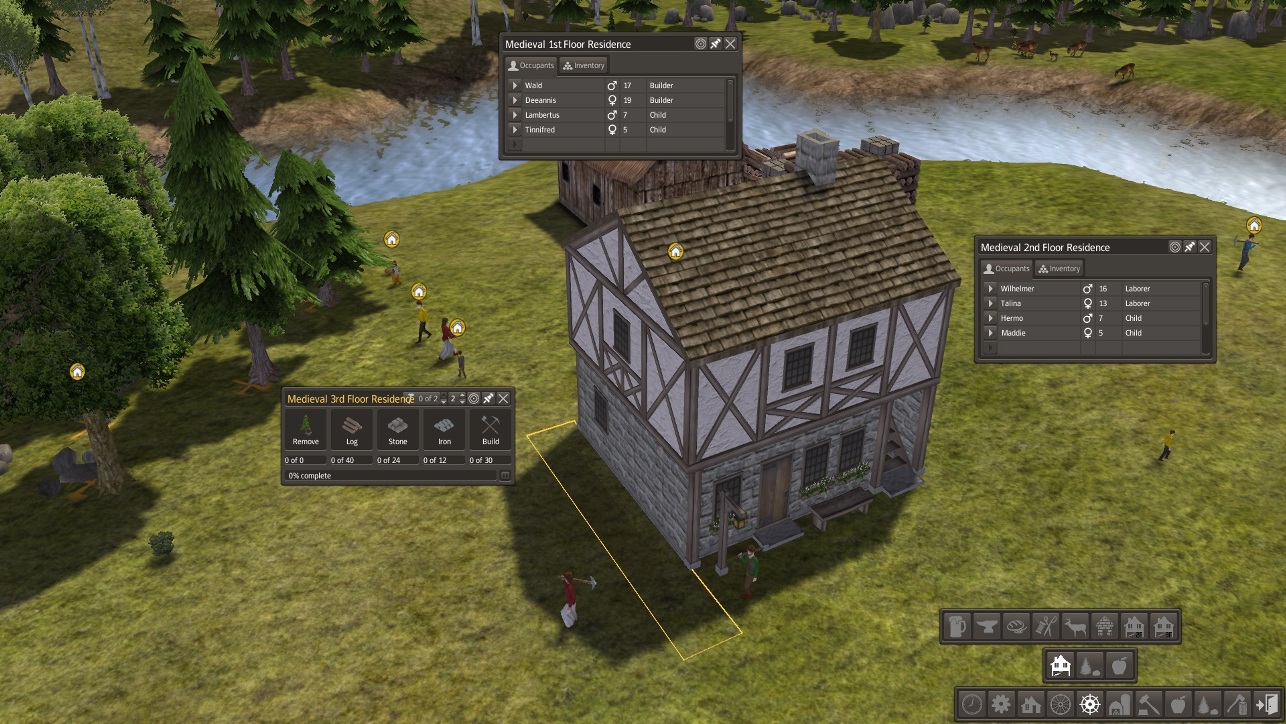
Task: Pause construction using the pause button
Action: 505,476
